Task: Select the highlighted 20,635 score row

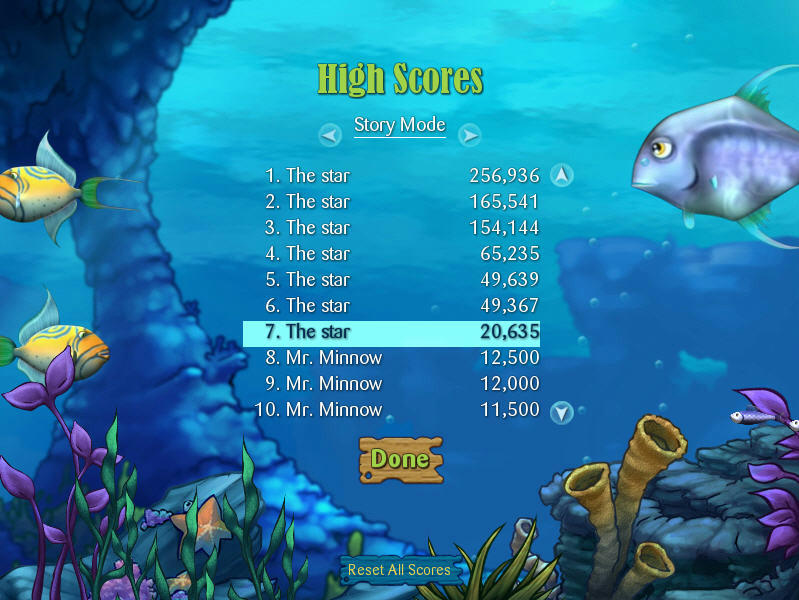Action: tap(391, 332)
